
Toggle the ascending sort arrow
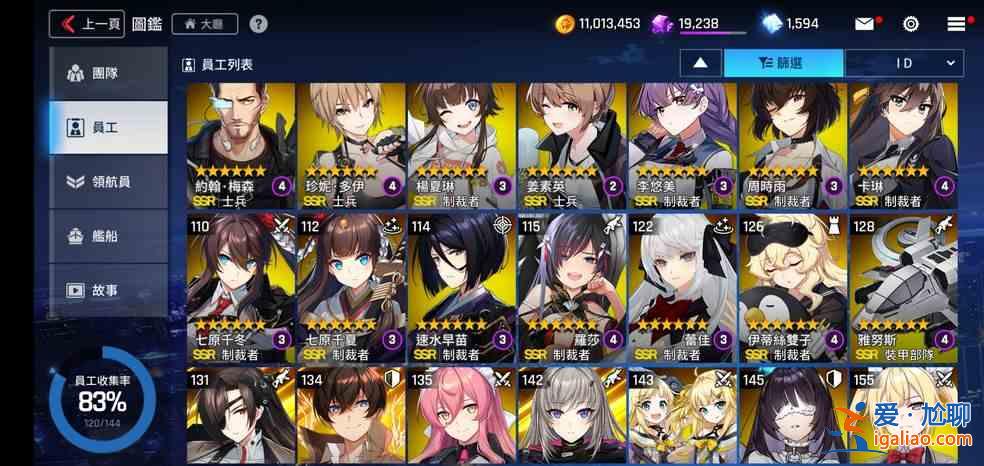click(701, 63)
